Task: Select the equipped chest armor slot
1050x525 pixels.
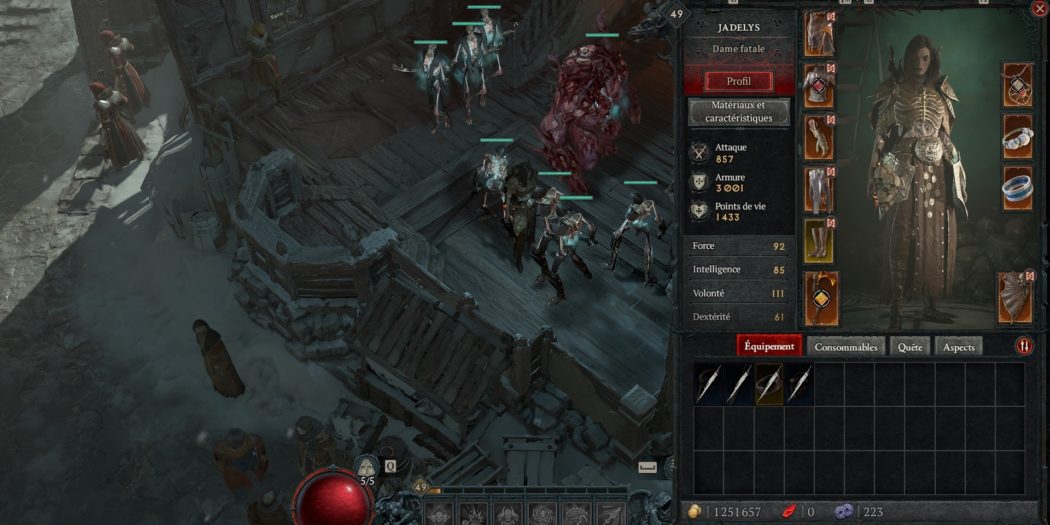Action: 819,86
